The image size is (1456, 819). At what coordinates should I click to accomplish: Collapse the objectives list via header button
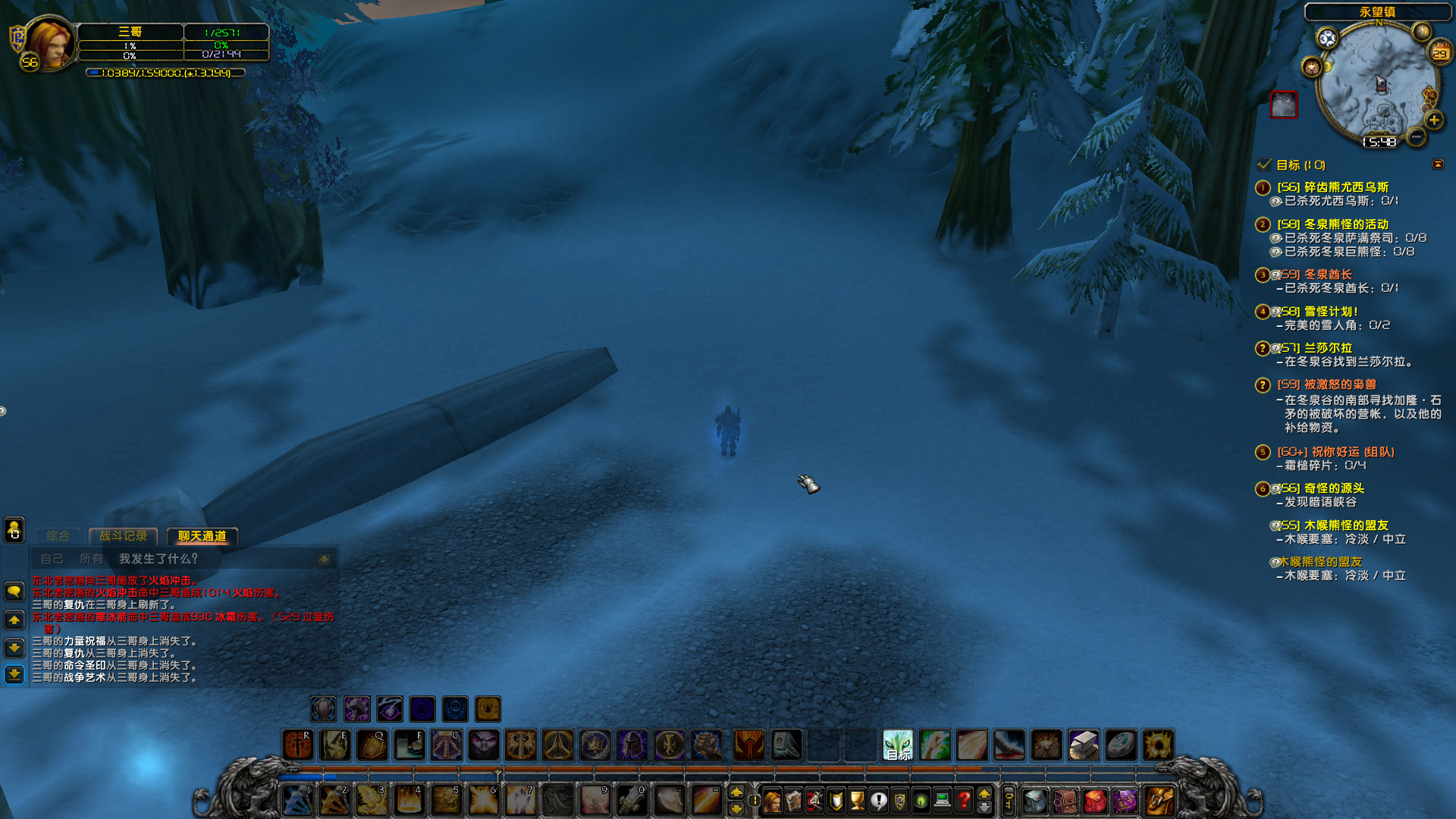point(1439,164)
